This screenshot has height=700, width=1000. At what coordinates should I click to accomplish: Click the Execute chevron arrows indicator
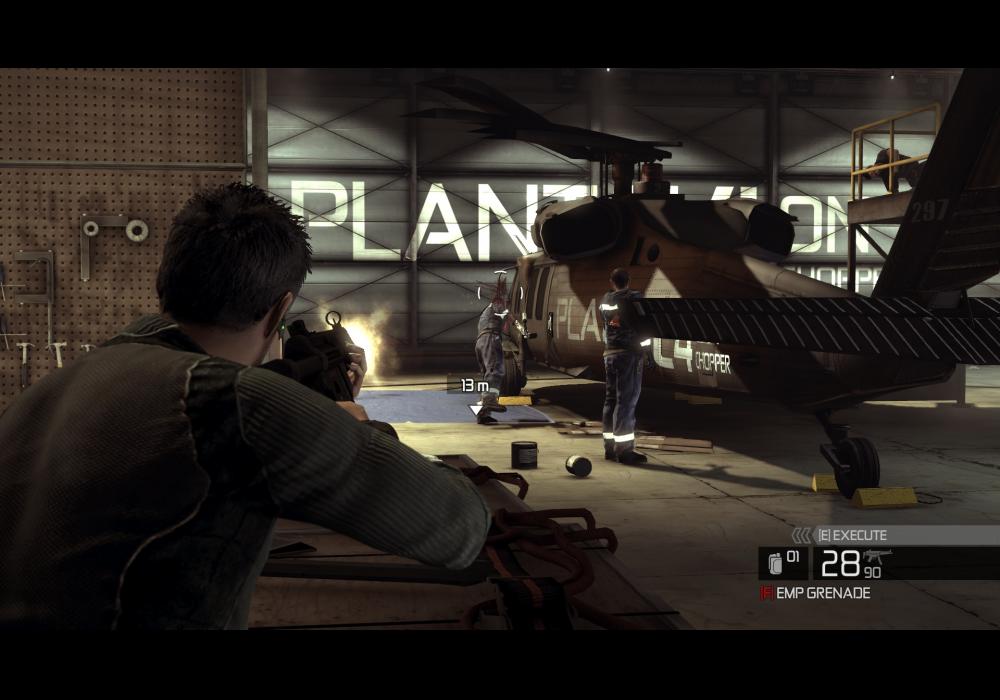pyautogui.click(x=801, y=536)
